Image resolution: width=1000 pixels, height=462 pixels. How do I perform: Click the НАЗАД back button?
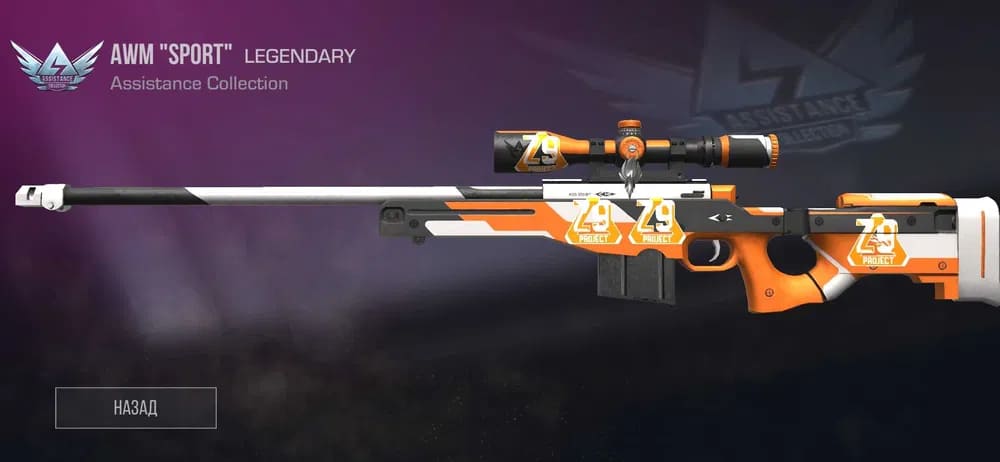point(136,407)
